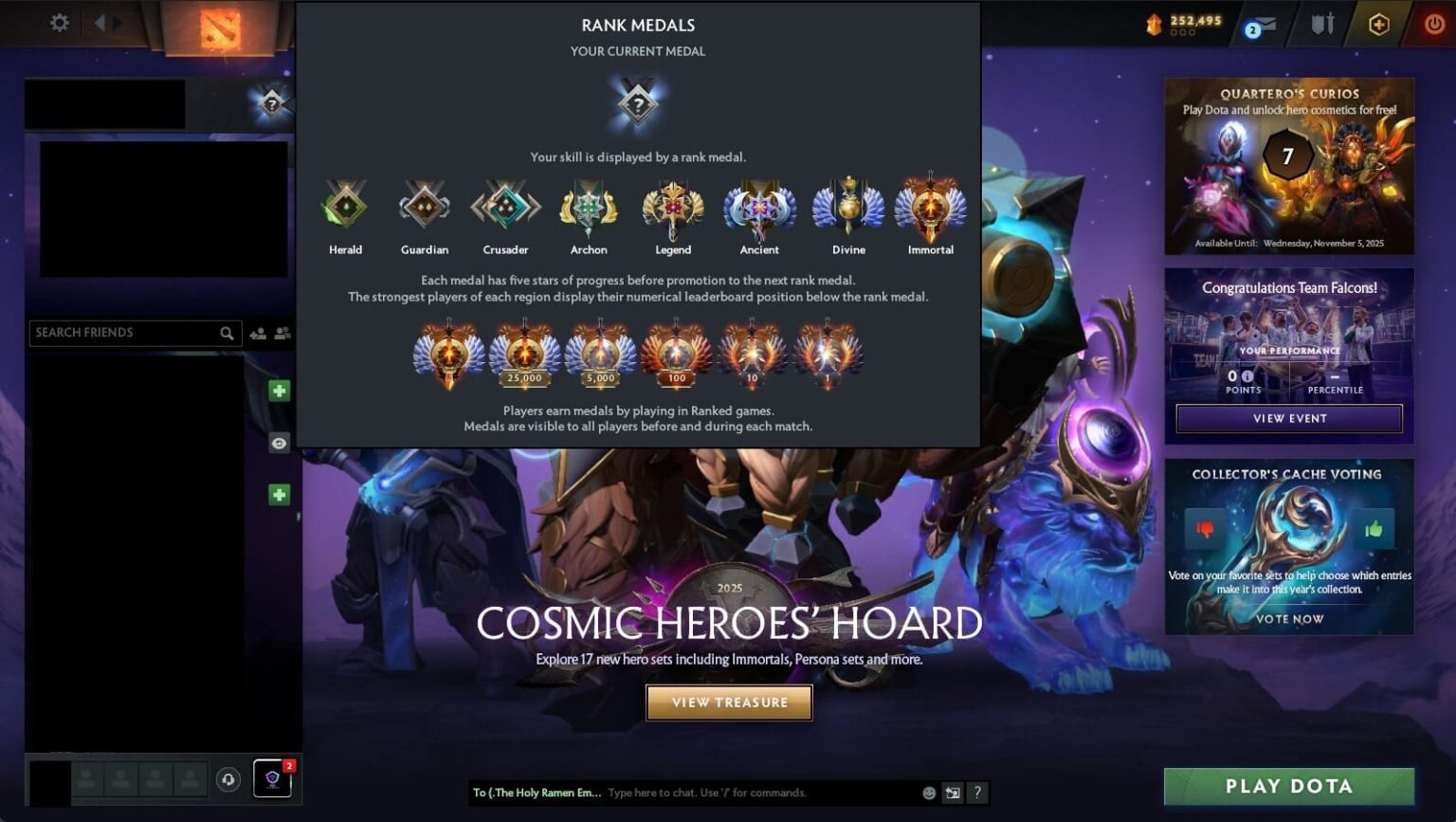This screenshot has height=822, width=1456.
Task: Expand the chat recipient dropdown
Action: pos(536,793)
